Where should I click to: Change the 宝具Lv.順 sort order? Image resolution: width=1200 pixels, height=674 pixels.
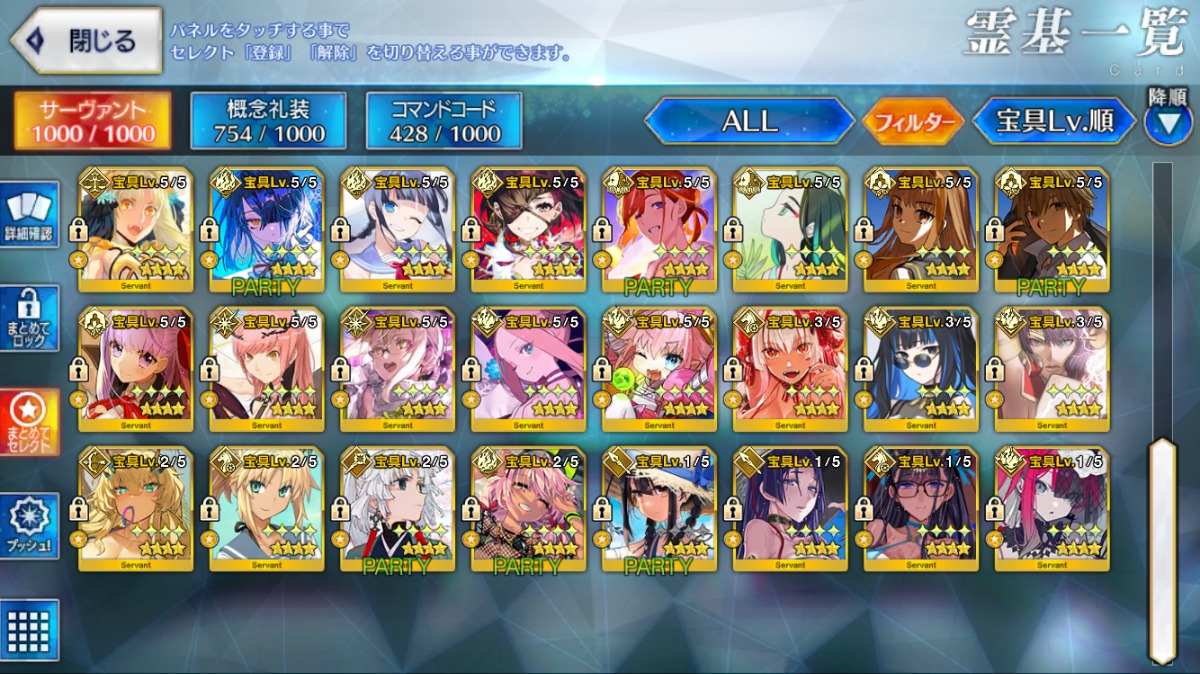(x=1054, y=121)
